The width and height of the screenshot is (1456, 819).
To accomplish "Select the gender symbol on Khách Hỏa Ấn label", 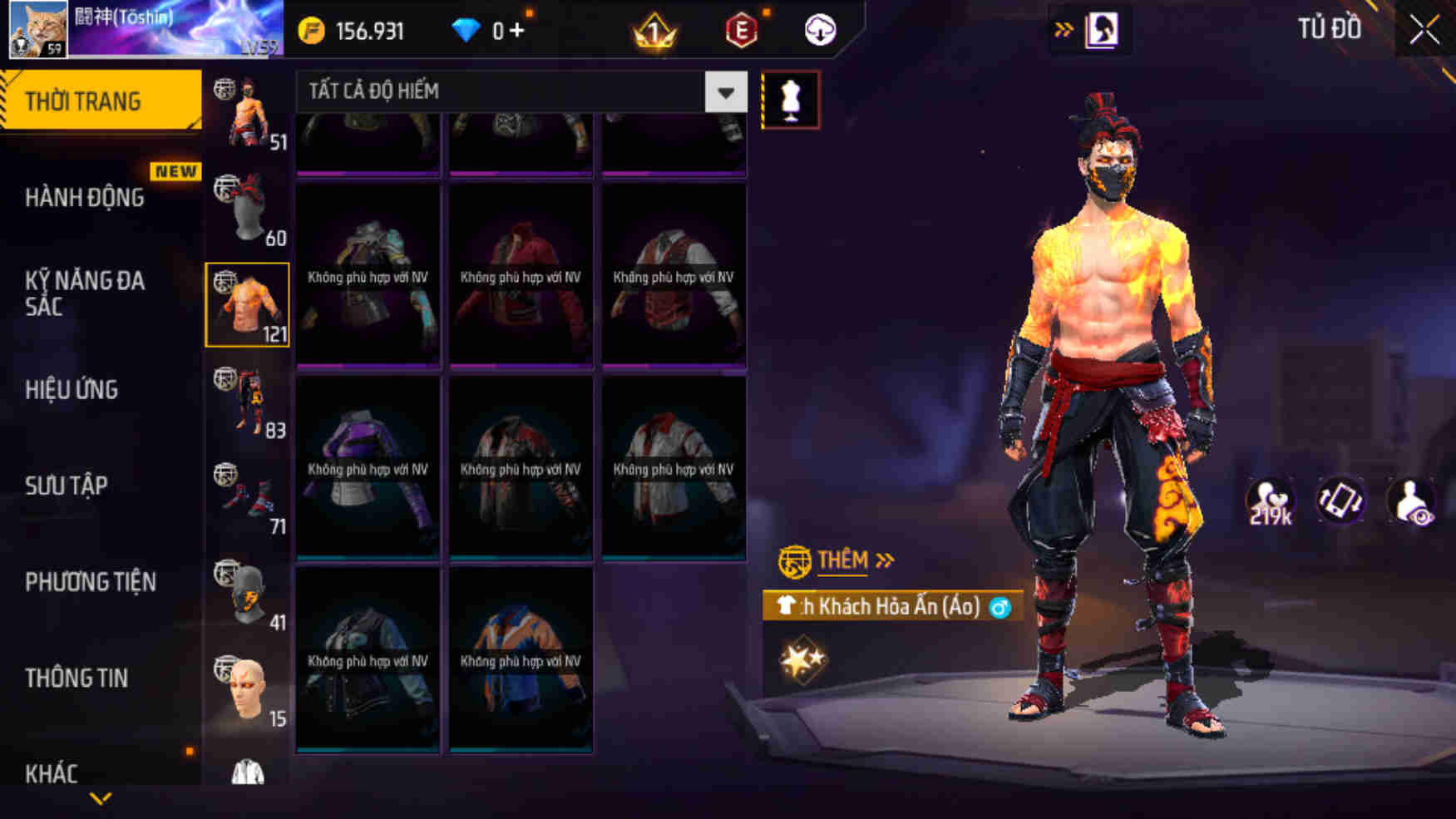I will [x=999, y=609].
